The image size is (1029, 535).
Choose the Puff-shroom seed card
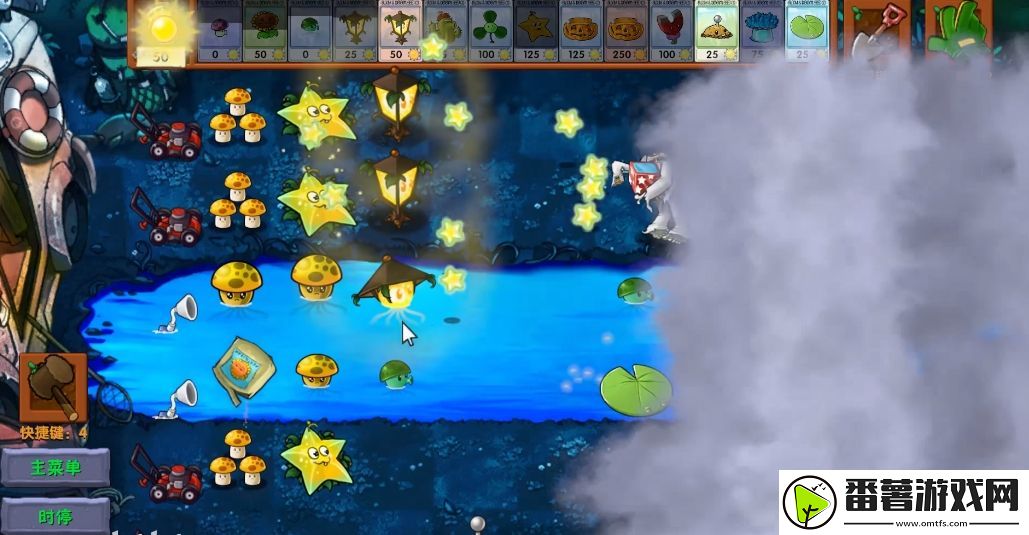click(219, 33)
